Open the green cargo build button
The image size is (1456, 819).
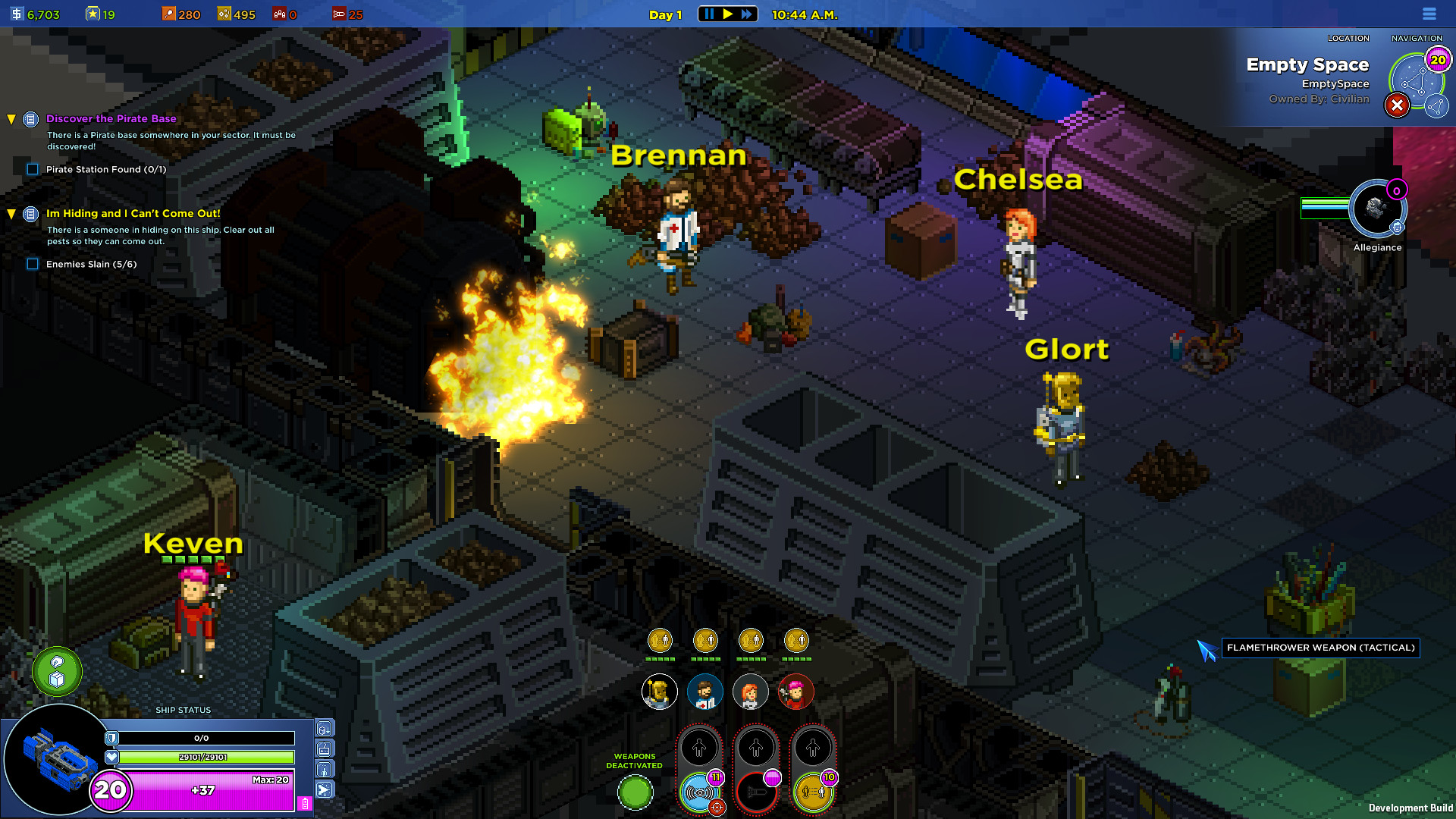point(57,672)
